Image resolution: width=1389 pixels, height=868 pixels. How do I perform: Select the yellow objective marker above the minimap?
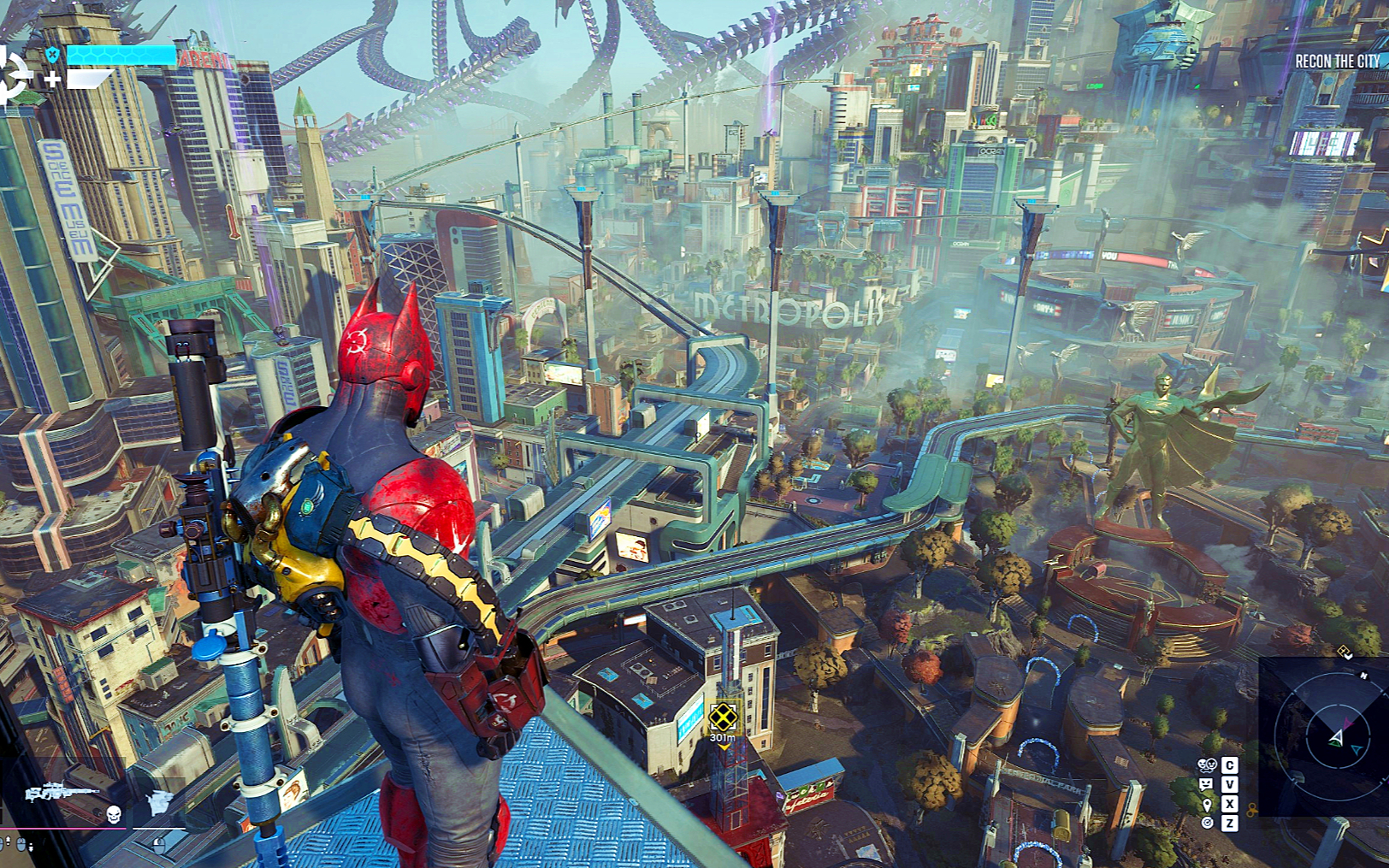point(1344,652)
